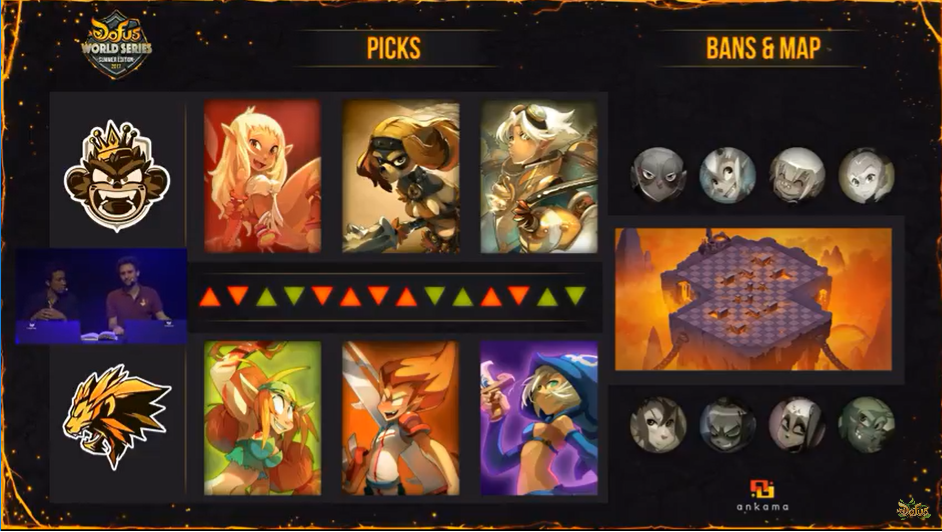Select the long-haired brunette ban portrait
The image size is (942, 532).
tap(658, 424)
